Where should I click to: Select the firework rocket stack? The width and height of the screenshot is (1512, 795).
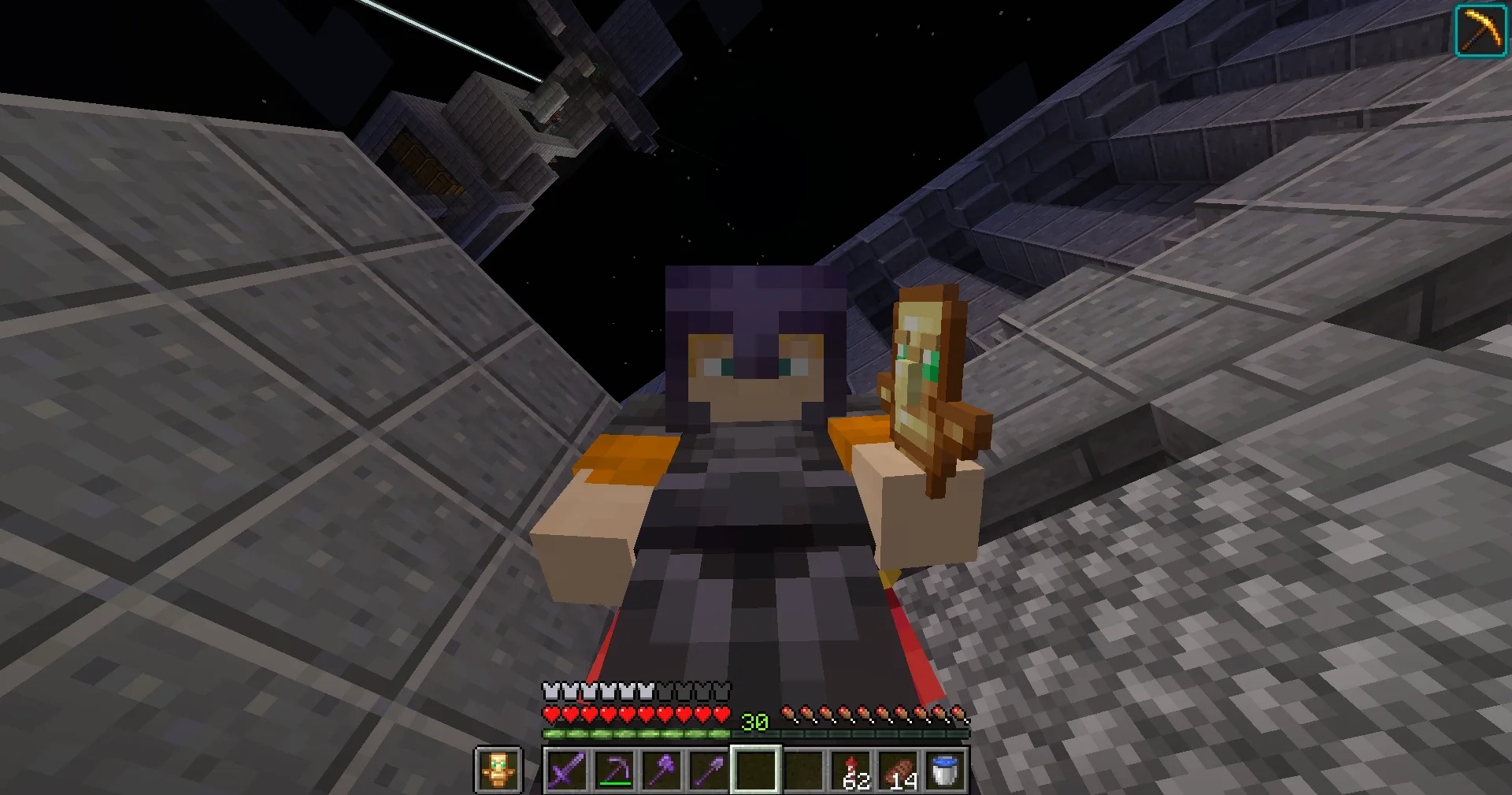(851, 770)
